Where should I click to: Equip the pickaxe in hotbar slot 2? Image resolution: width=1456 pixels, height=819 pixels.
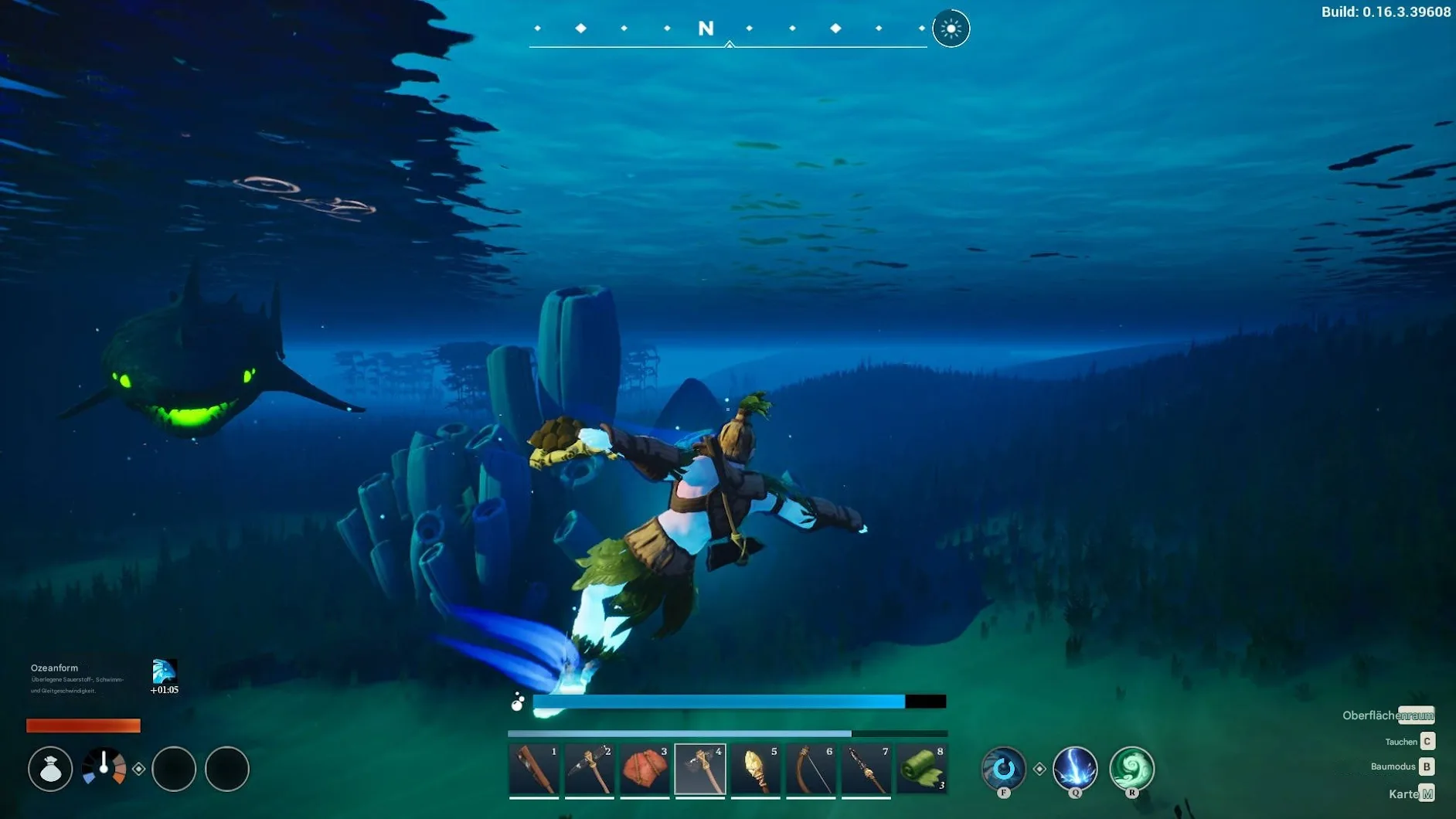(590, 770)
